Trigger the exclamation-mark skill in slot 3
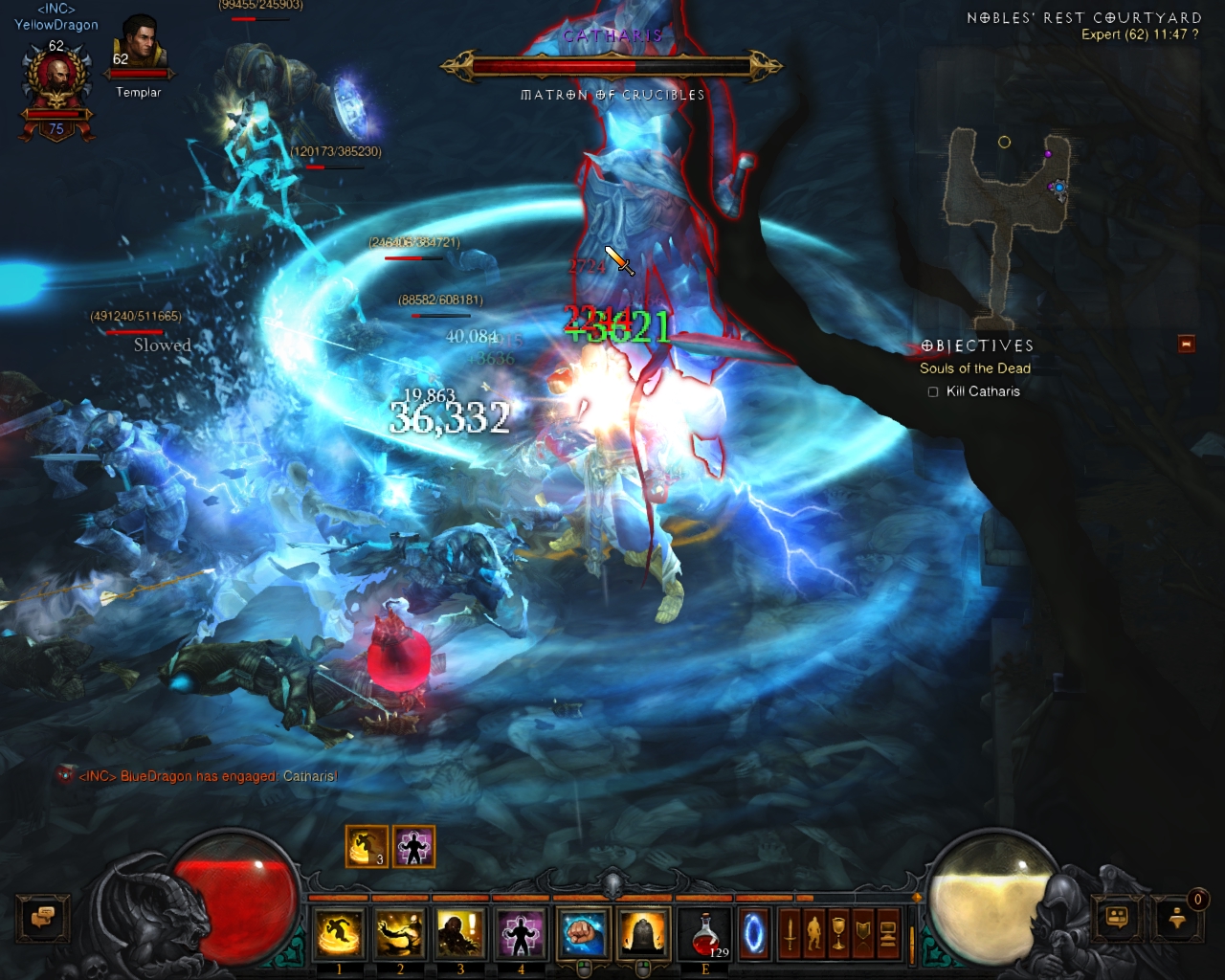 pyautogui.click(x=460, y=932)
